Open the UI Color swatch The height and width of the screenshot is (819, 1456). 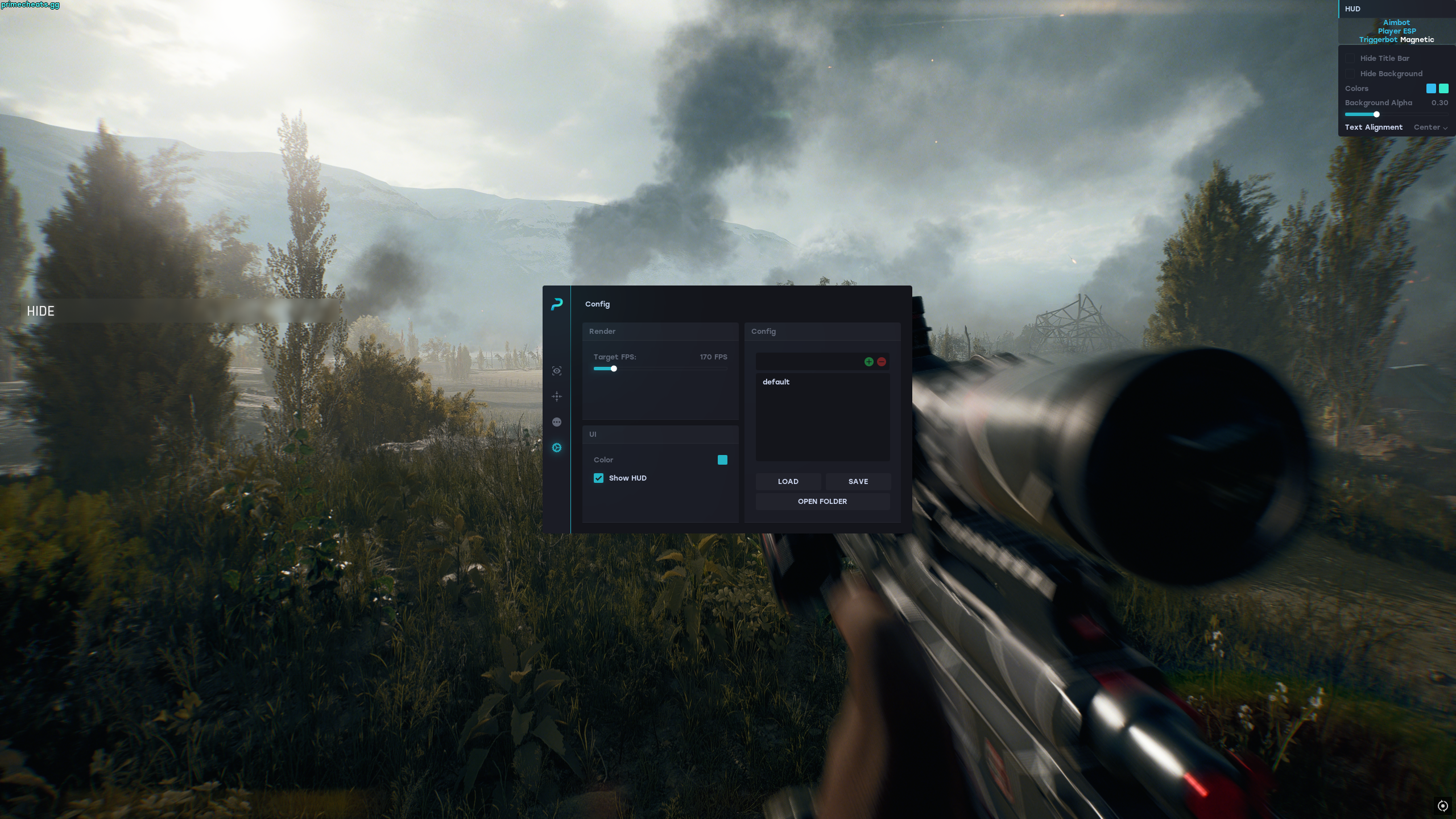722,460
